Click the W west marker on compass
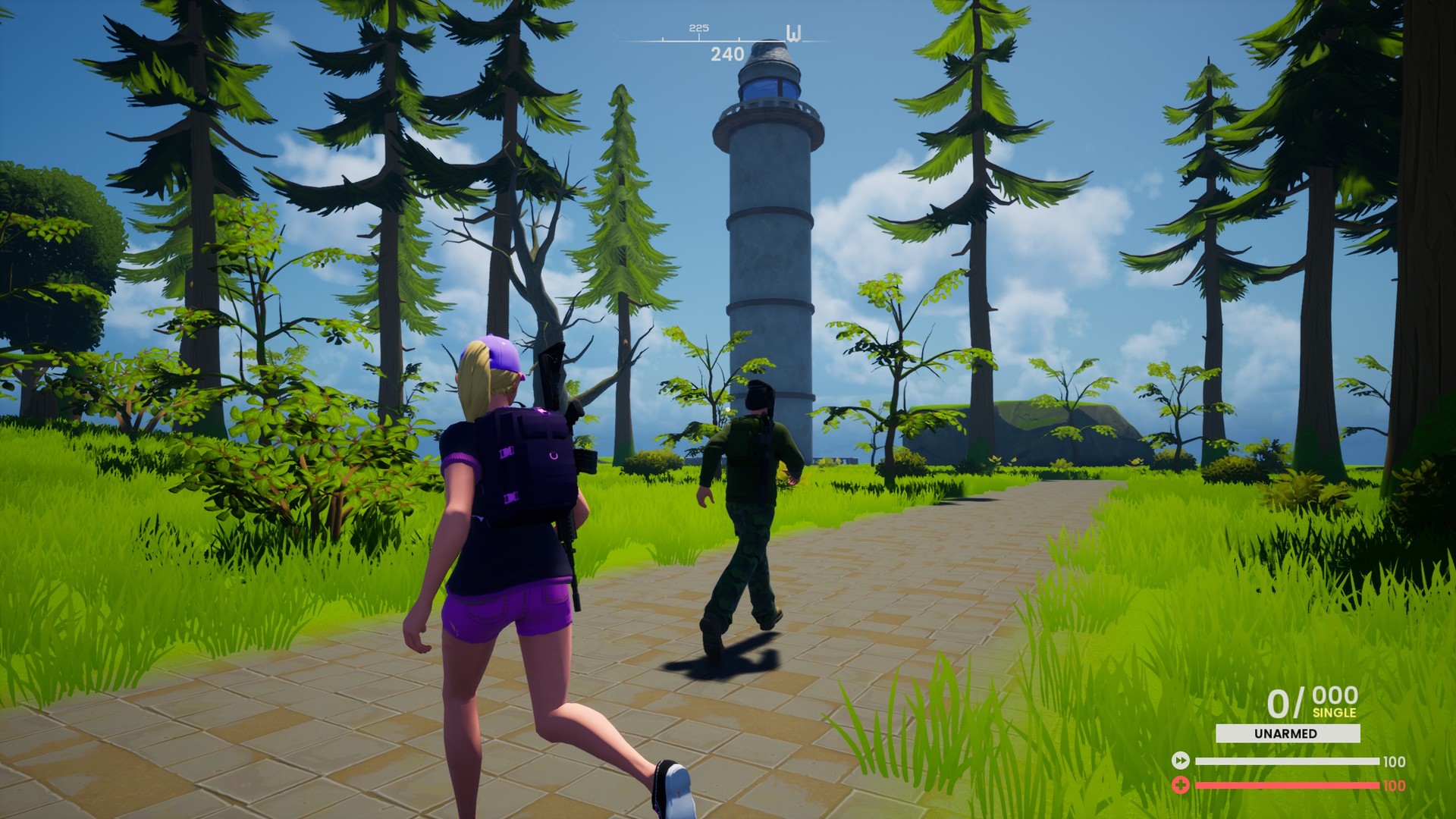The image size is (1456, 819). pyautogui.click(x=793, y=33)
